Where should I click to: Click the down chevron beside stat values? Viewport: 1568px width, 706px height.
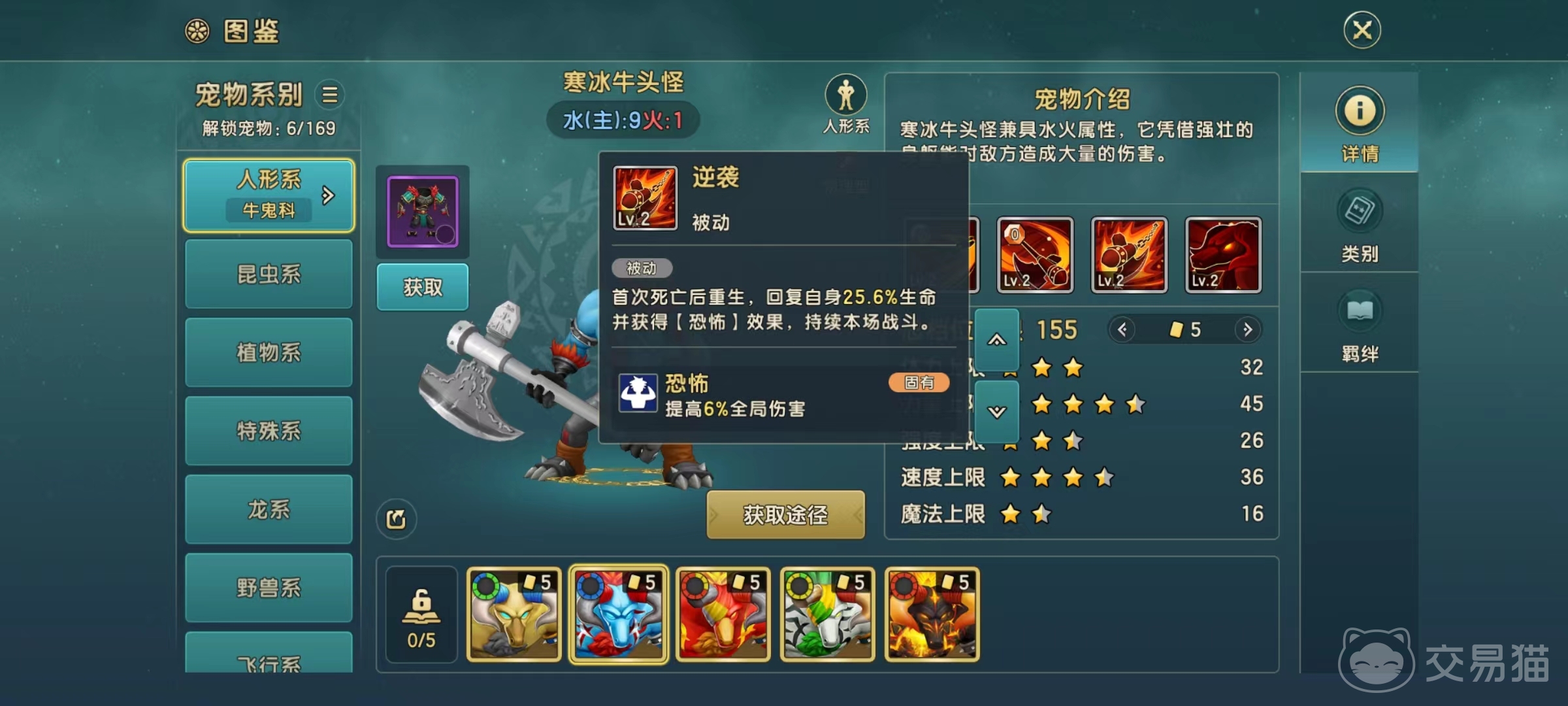(998, 411)
